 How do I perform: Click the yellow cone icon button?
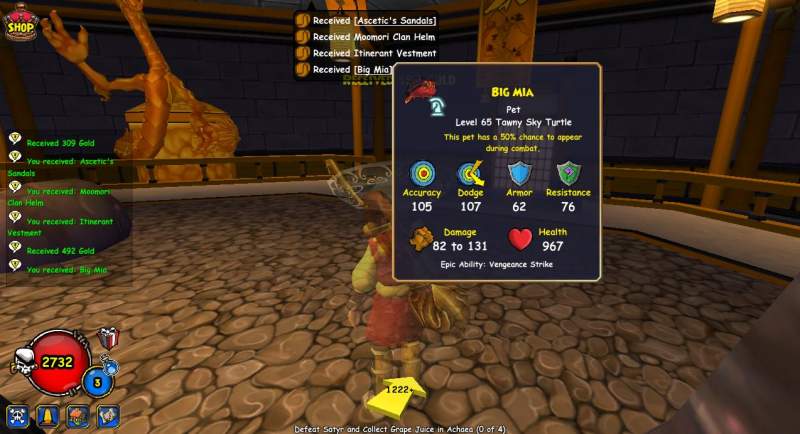coord(48,416)
